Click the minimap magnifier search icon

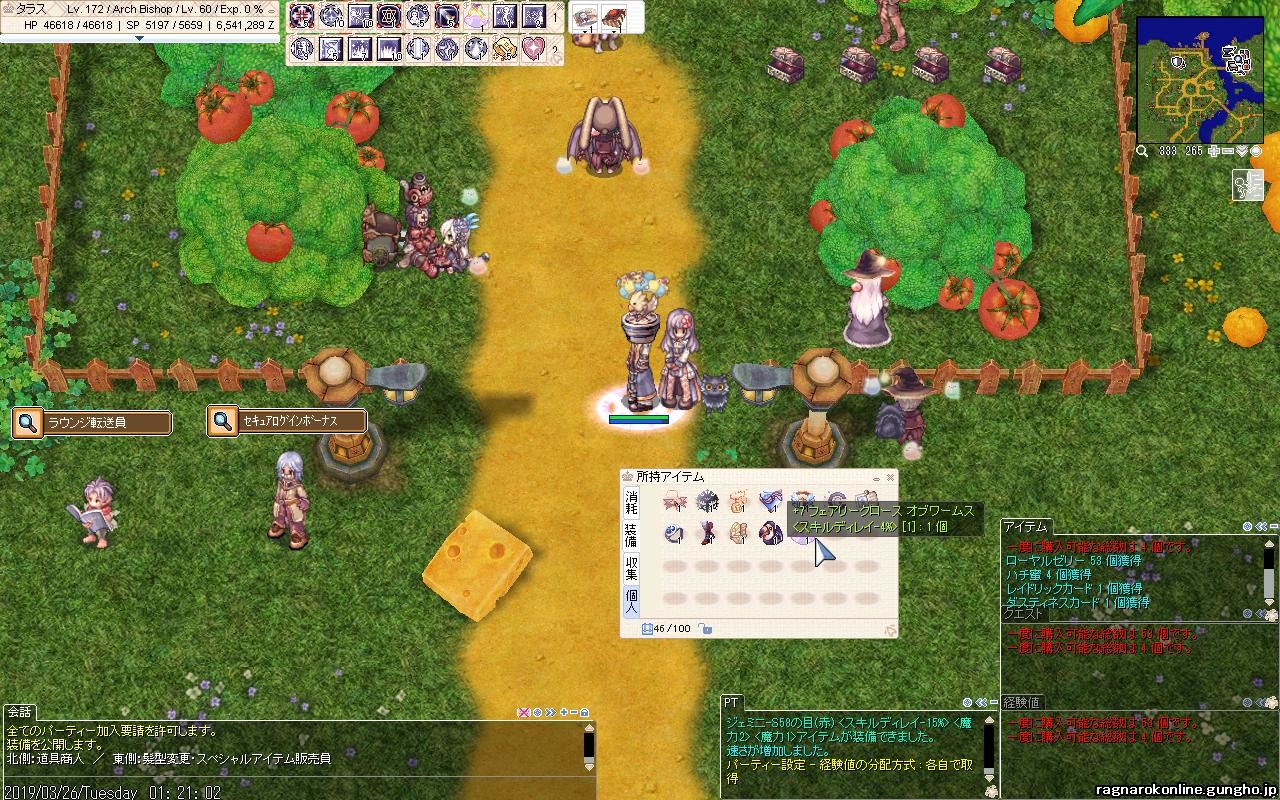pos(1142,151)
